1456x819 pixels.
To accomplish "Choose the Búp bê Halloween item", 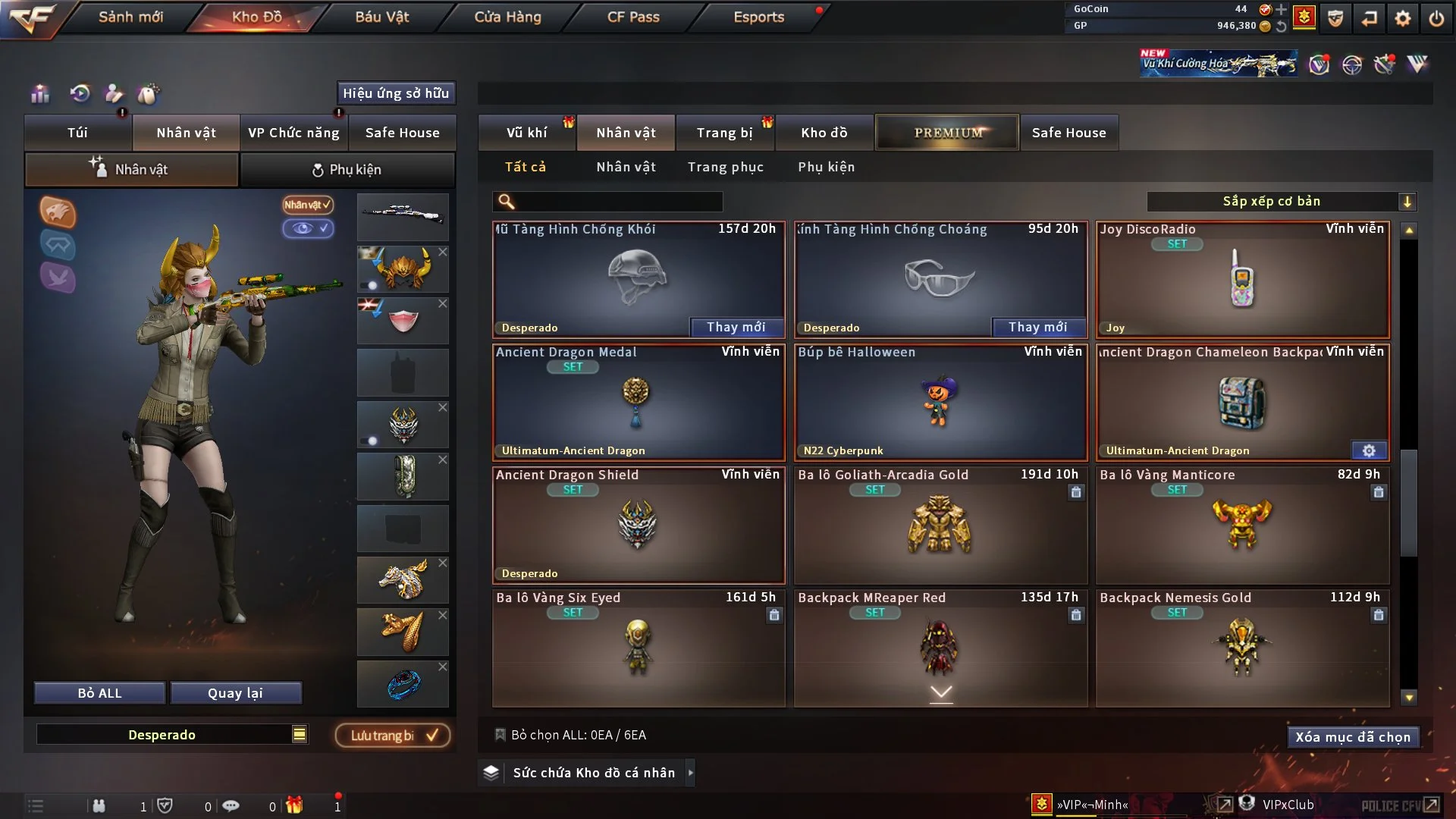I will (x=940, y=402).
